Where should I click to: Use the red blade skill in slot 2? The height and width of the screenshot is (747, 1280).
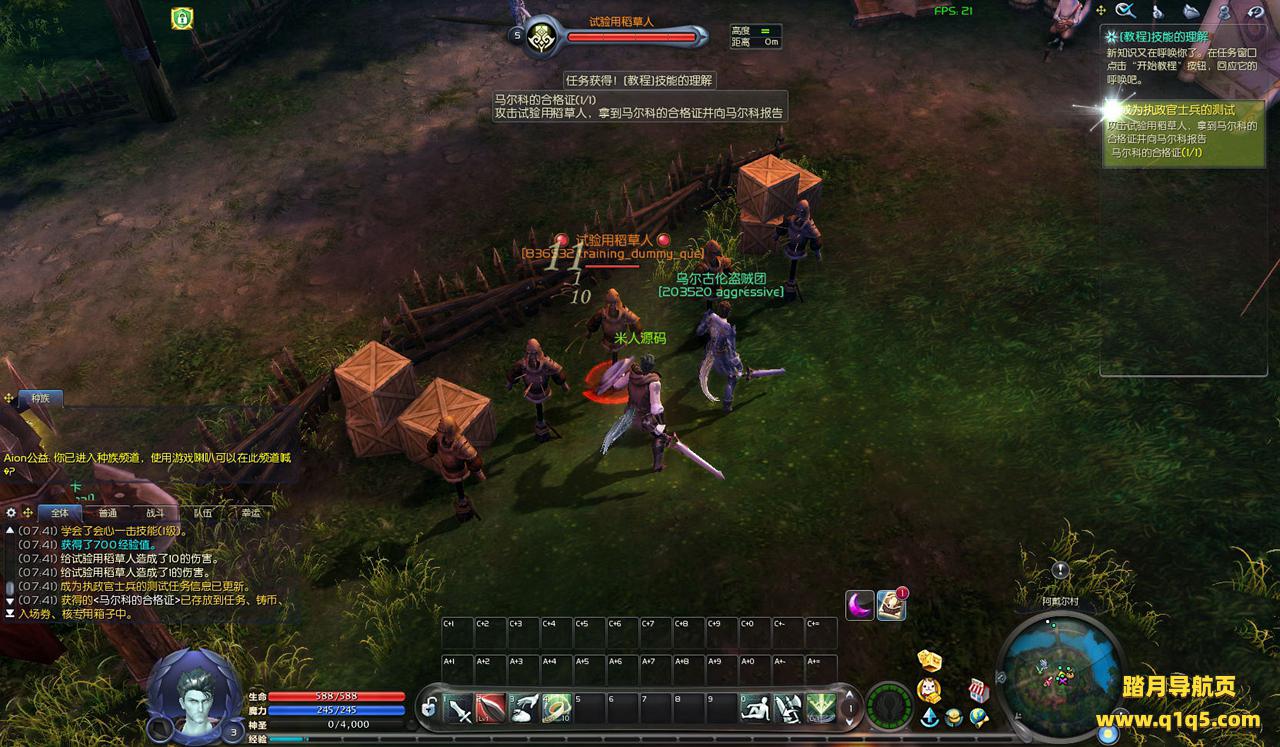(x=491, y=708)
